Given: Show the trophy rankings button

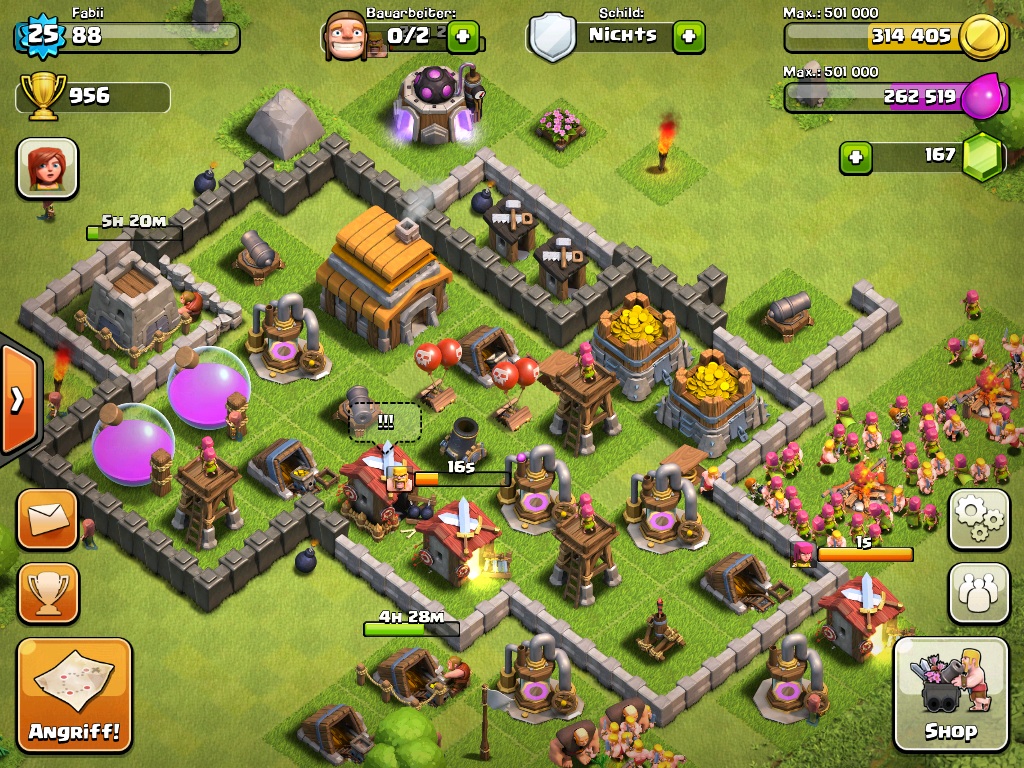Looking at the screenshot, I should point(47,593).
